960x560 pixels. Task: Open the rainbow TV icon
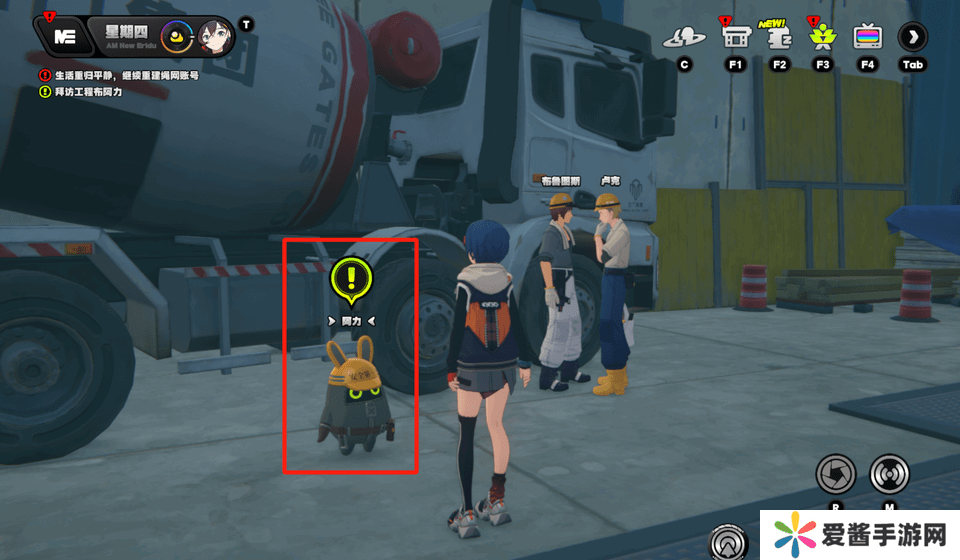click(x=867, y=38)
